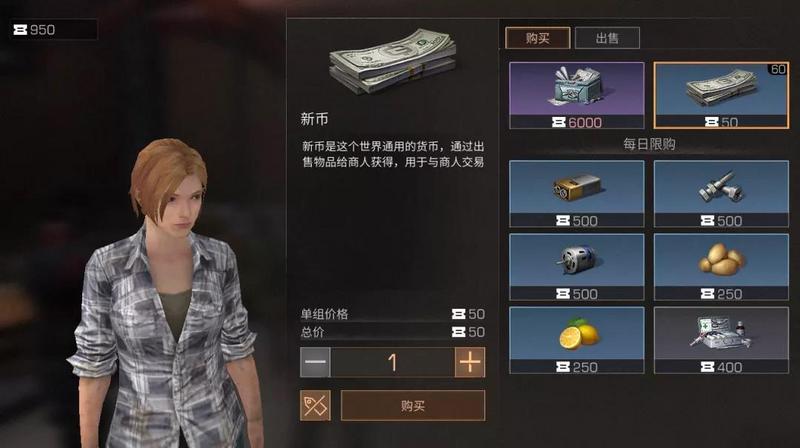
Task: Confirm purchase with the 购买 button
Action: pyautogui.click(x=412, y=405)
